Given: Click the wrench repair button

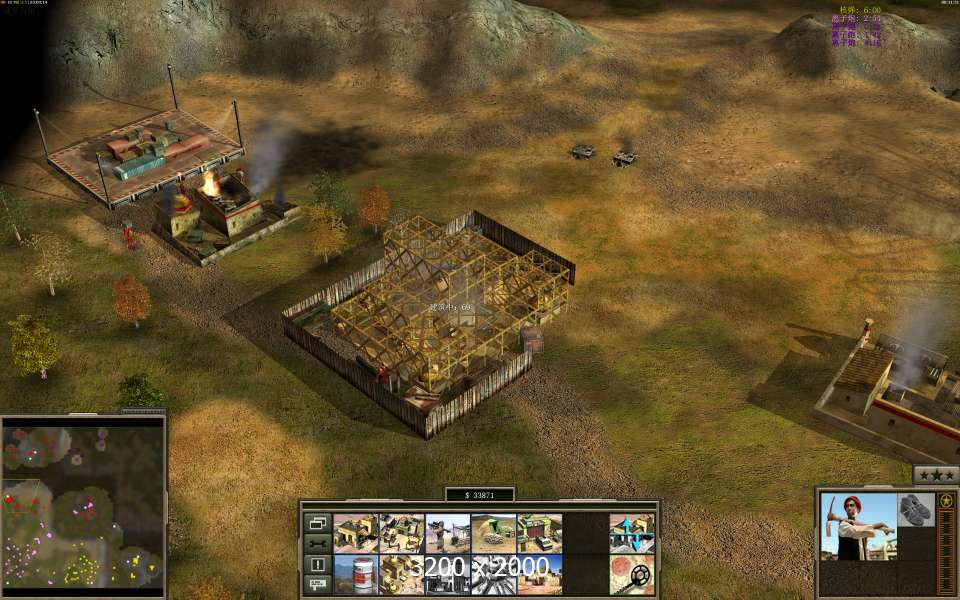Looking at the screenshot, I should click(317, 543).
